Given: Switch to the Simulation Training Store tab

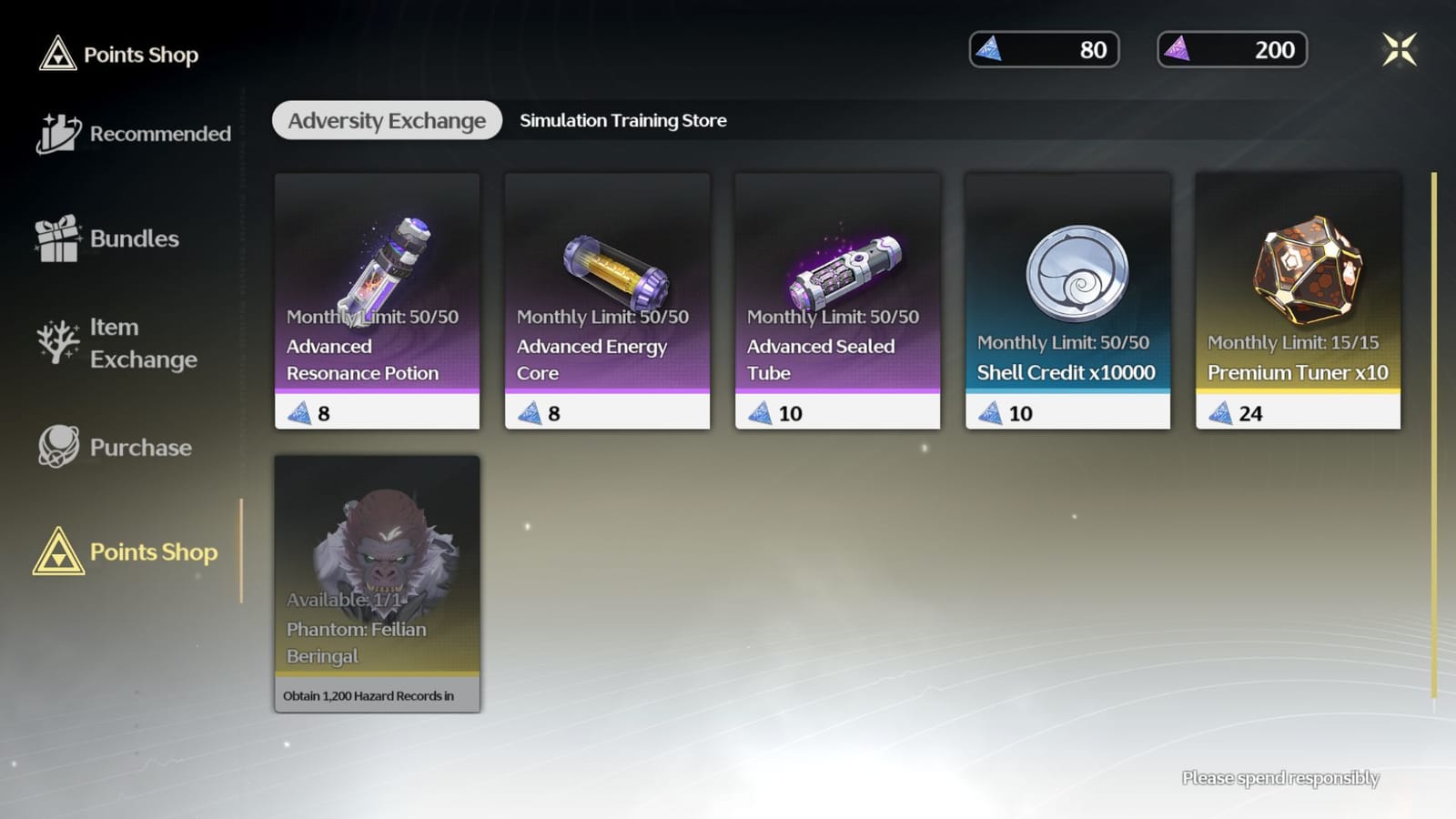Looking at the screenshot, I should click(x=622, y=120).
